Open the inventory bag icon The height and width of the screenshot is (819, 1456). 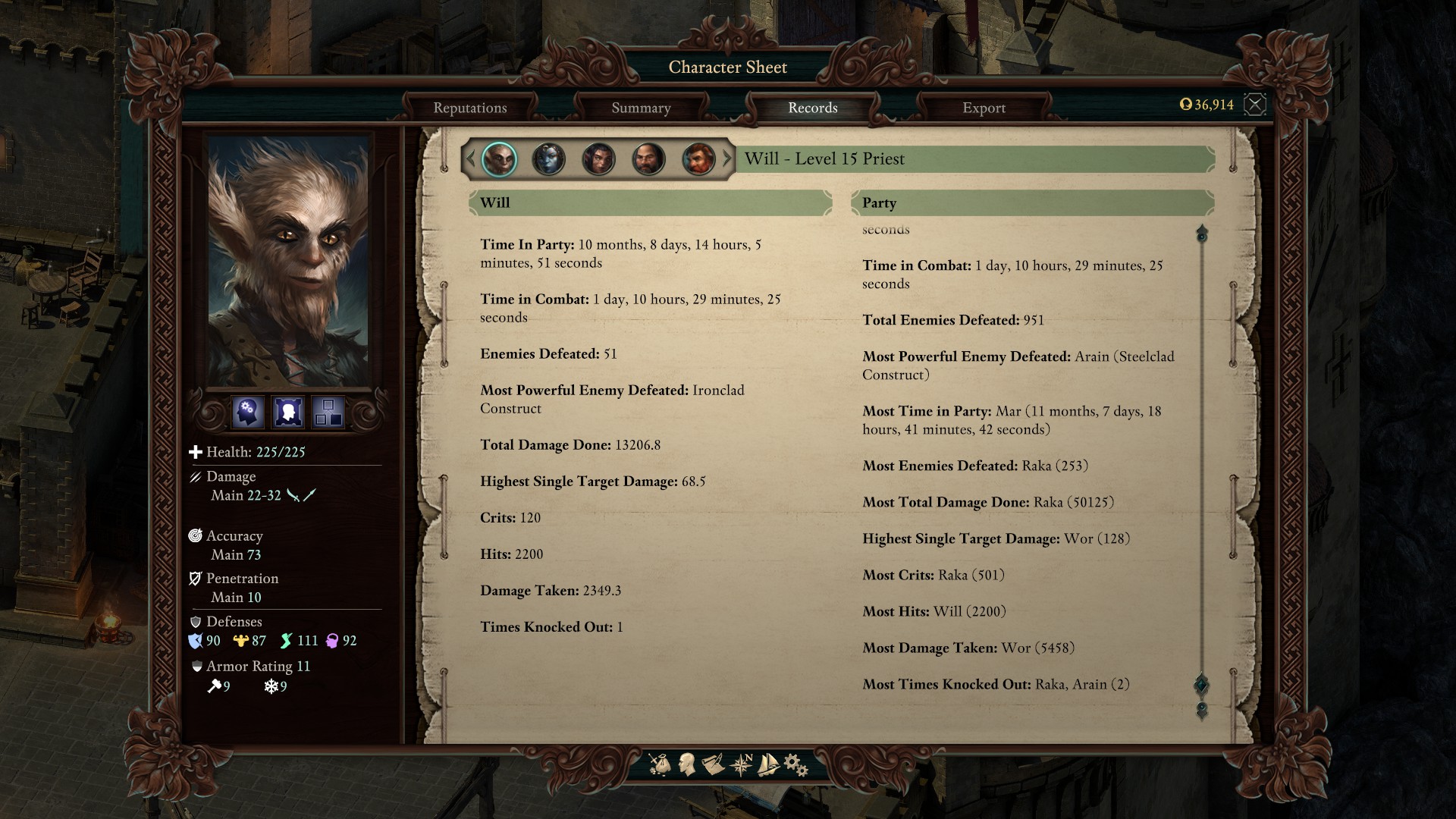660,764
